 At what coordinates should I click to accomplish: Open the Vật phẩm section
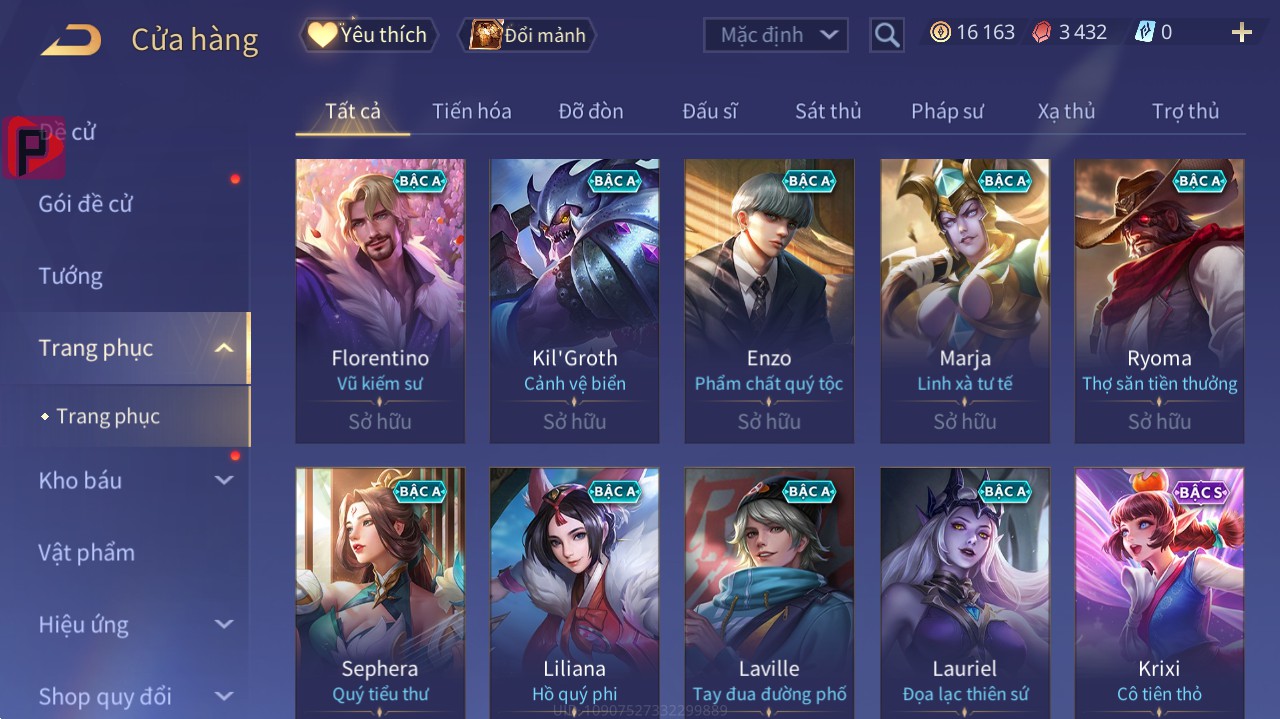click(x=86, y=552)
